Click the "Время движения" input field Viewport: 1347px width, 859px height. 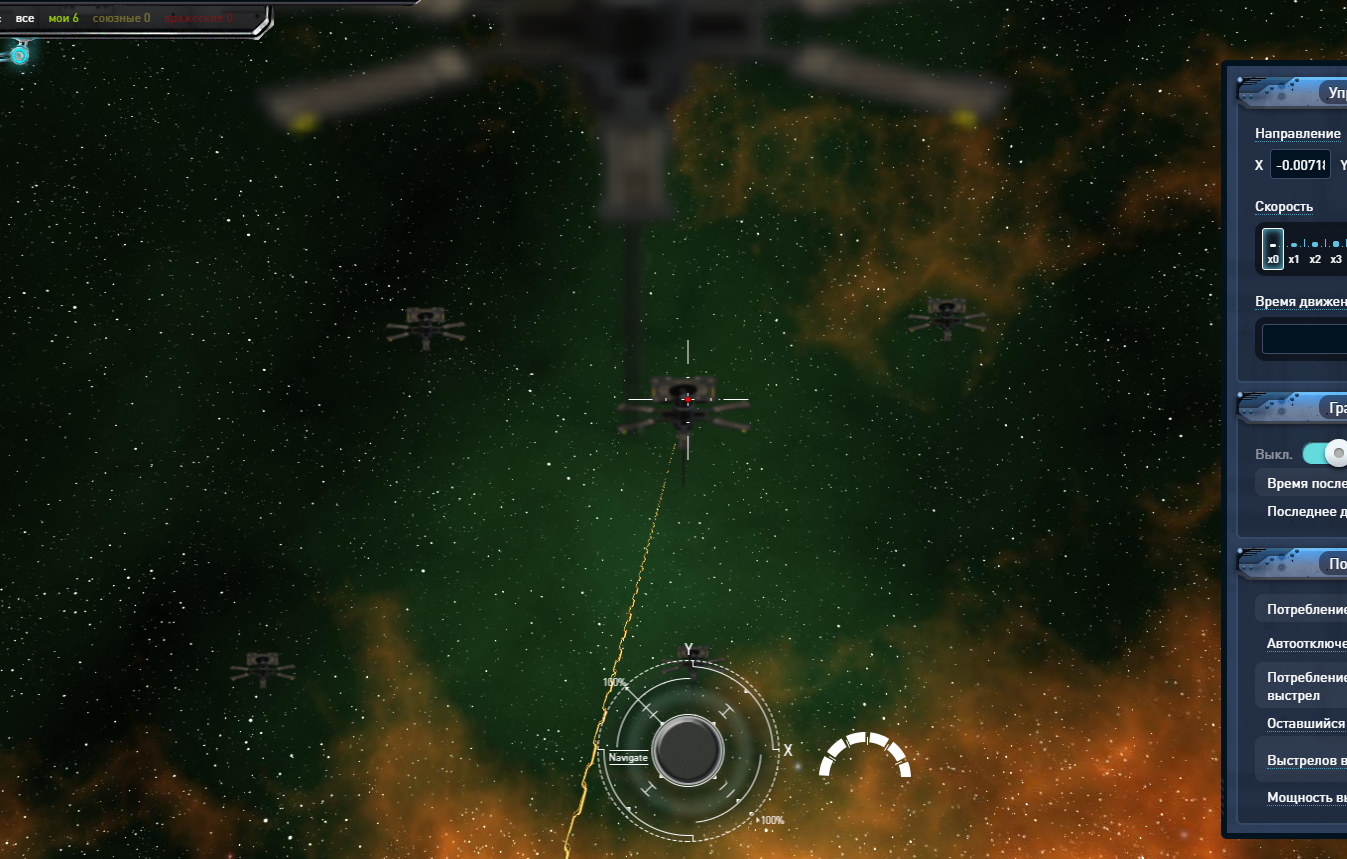coord(1304,339)
